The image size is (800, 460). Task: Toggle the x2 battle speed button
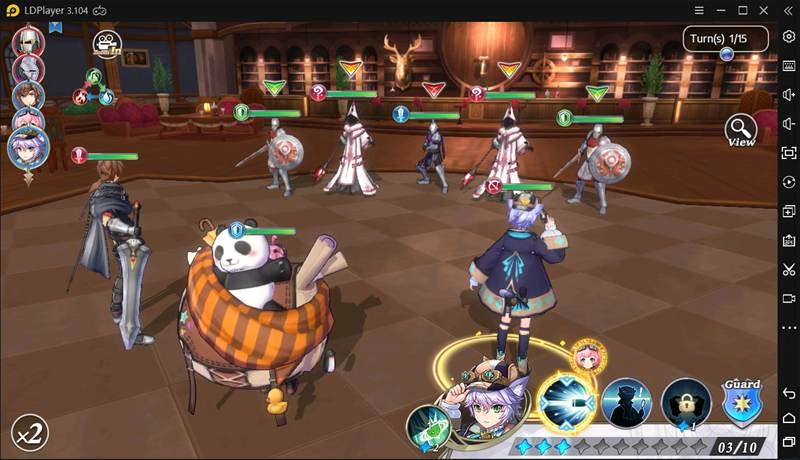point(29,433)
